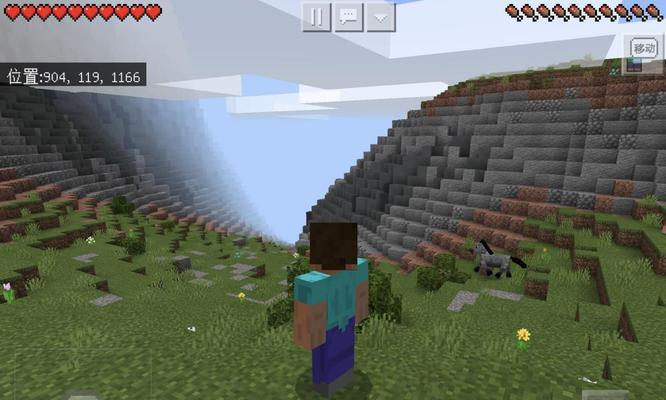Open the chat window
The height and width of the screenshot is (400, 666).
tap(348, 16)
